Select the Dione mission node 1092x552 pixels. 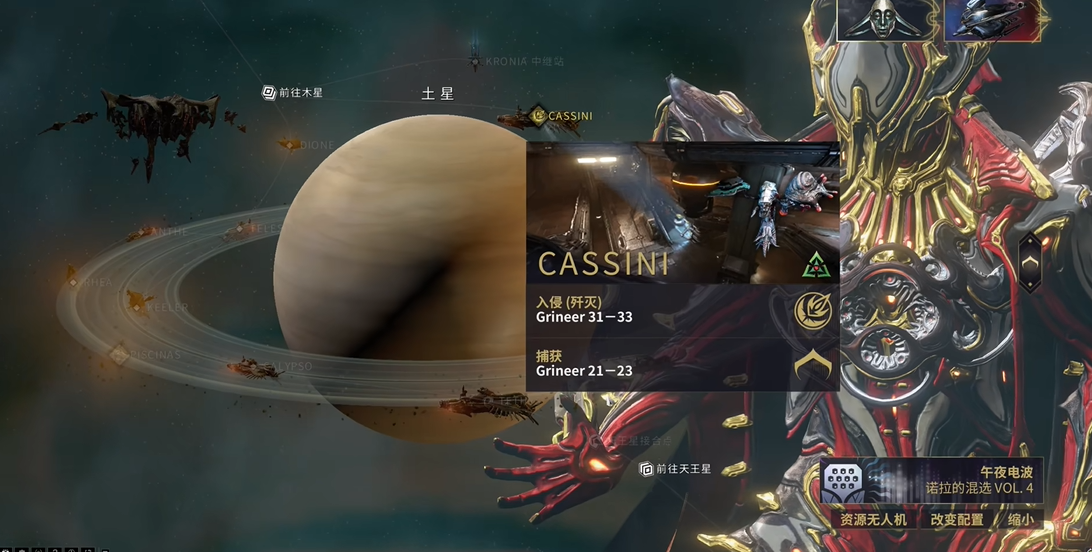pyautogui.click(x=291, y=145)
